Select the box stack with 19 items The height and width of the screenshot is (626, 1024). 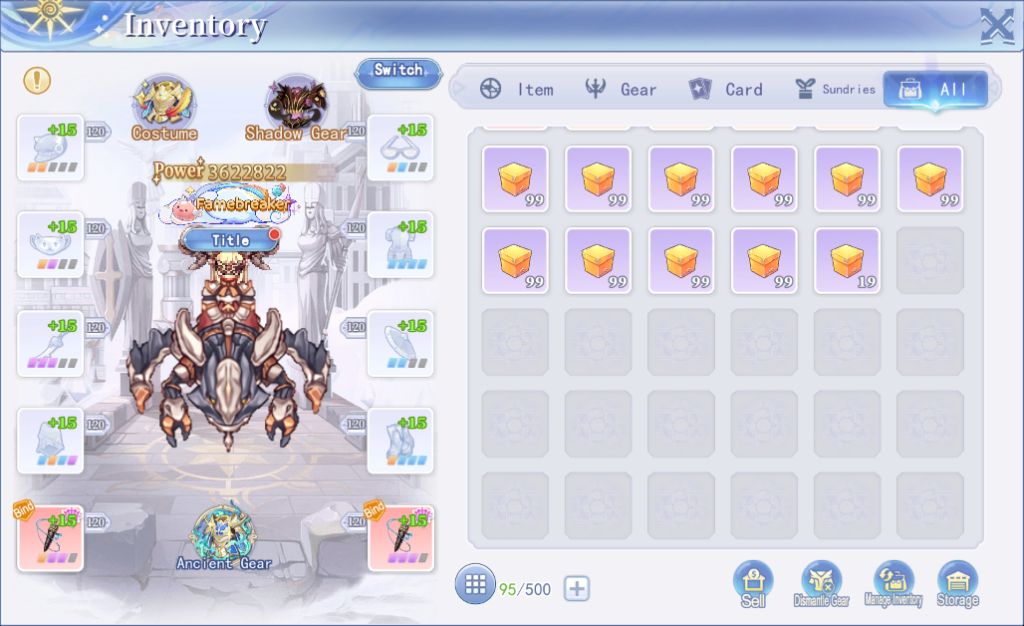847,261
